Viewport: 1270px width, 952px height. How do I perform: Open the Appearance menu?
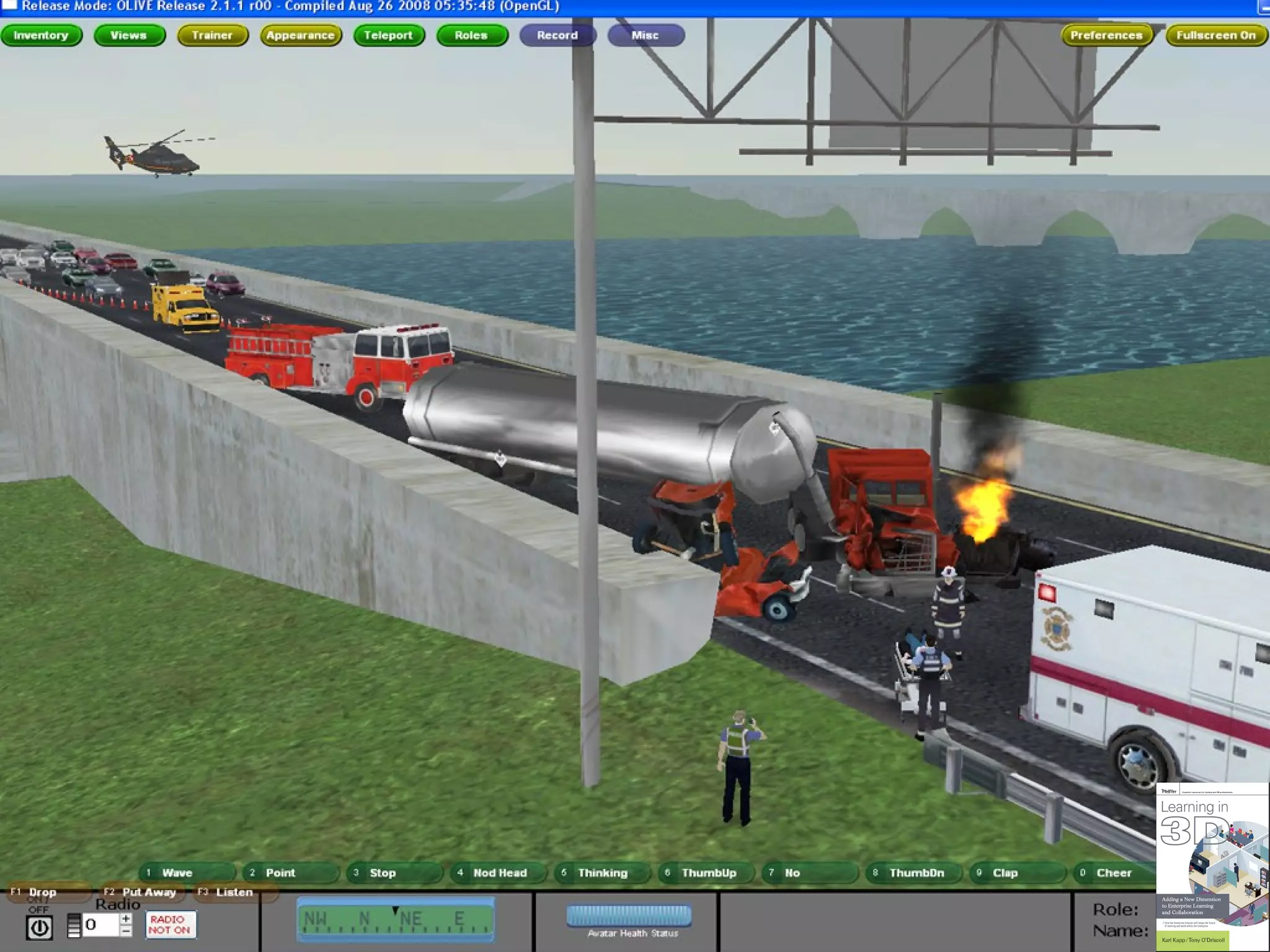(x=301, y=35)
